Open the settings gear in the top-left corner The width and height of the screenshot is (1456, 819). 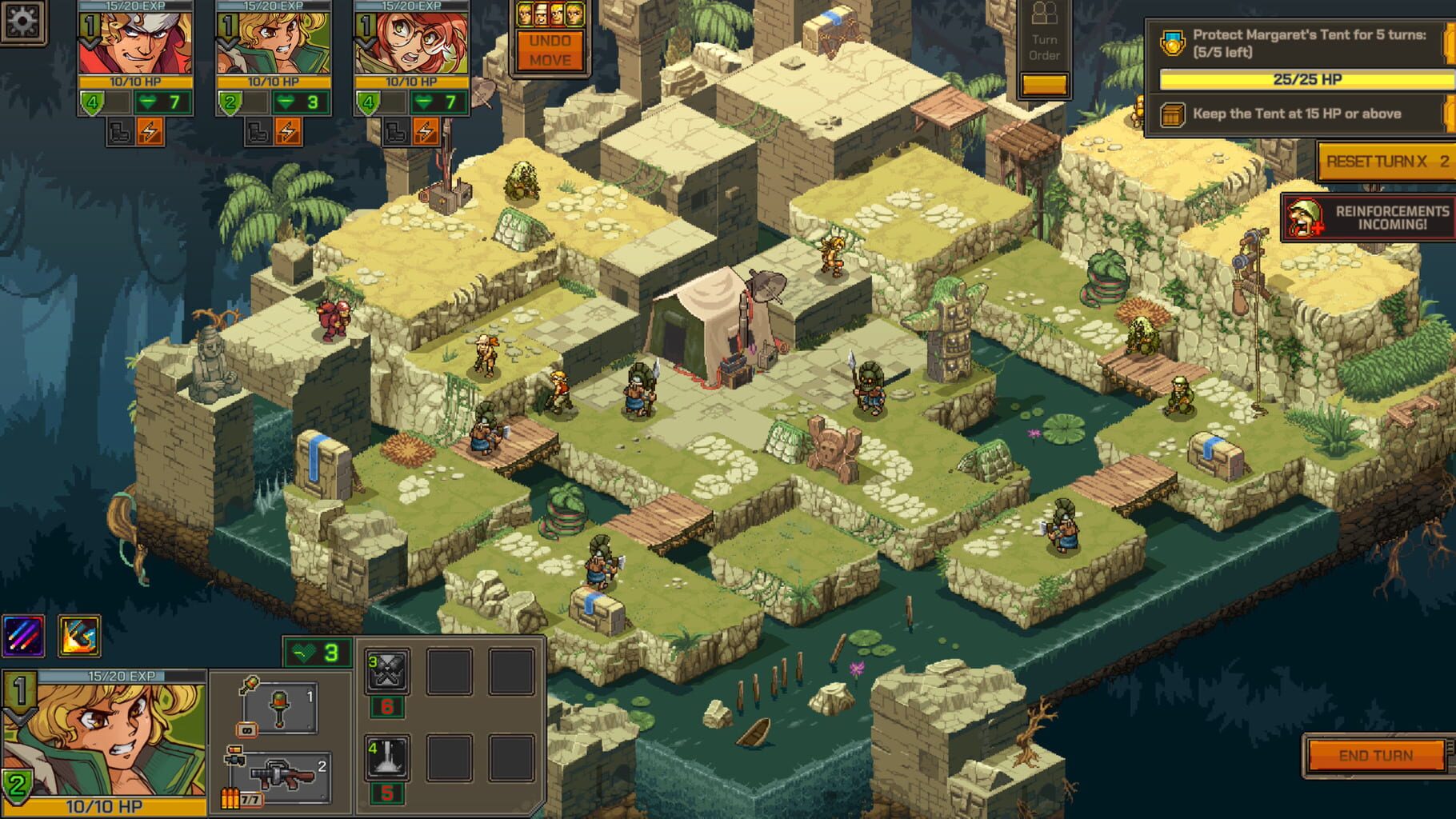point(22,22)
